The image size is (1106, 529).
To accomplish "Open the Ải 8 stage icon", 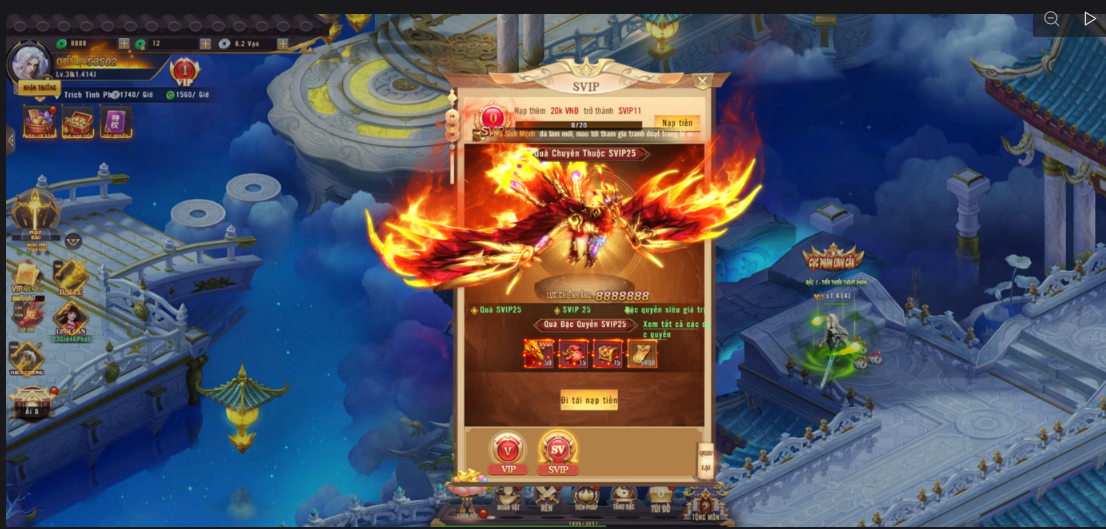I will click(32, 402).
